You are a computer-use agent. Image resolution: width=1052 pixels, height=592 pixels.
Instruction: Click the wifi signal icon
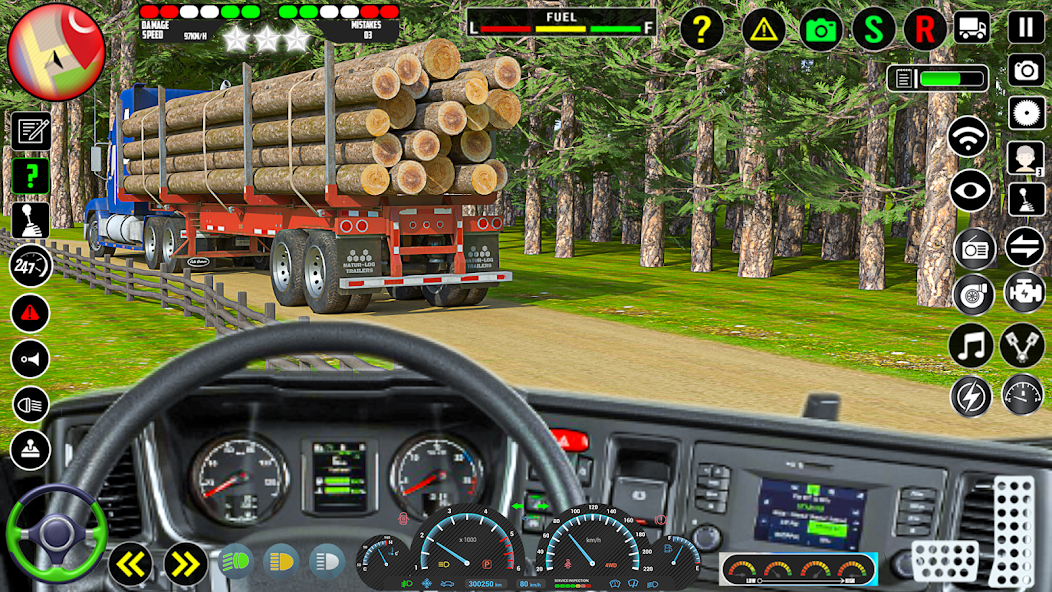tap(969, 138)
